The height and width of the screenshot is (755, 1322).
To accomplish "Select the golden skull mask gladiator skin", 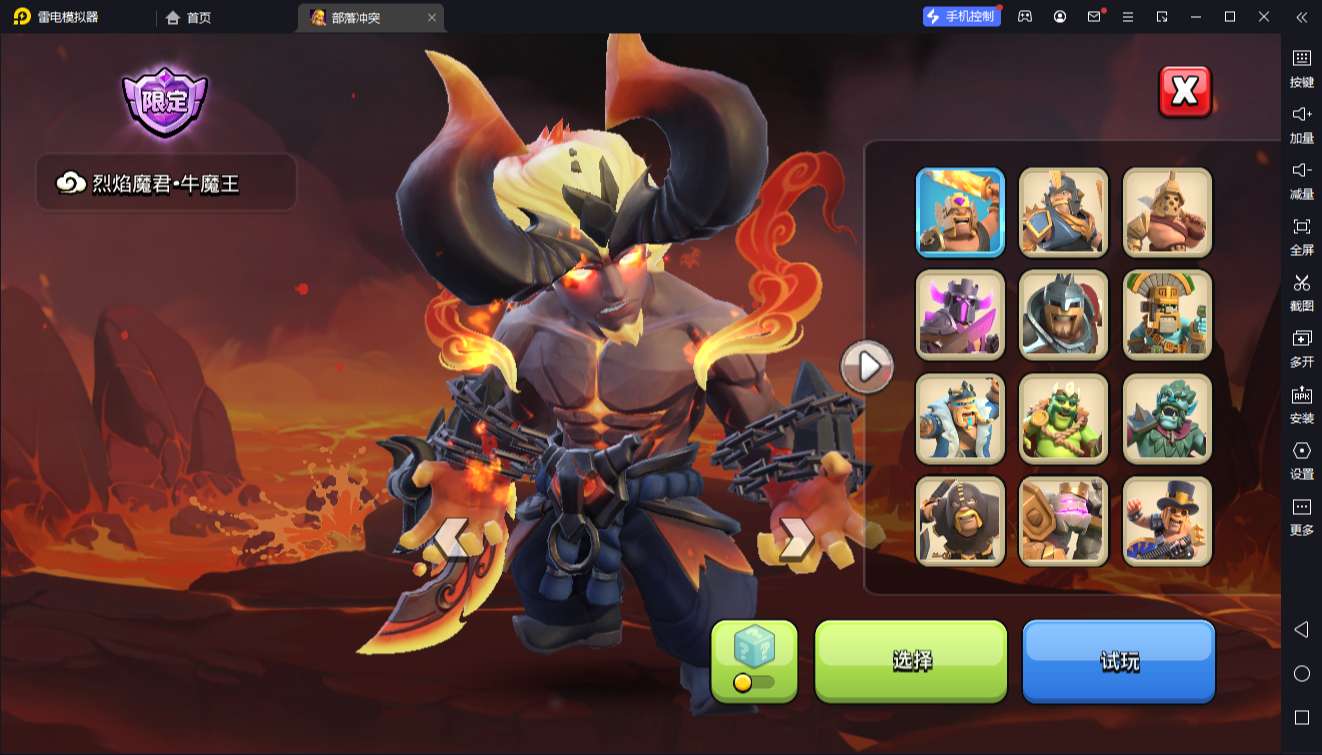I will pyautogui.click(x=1167, y=212).
